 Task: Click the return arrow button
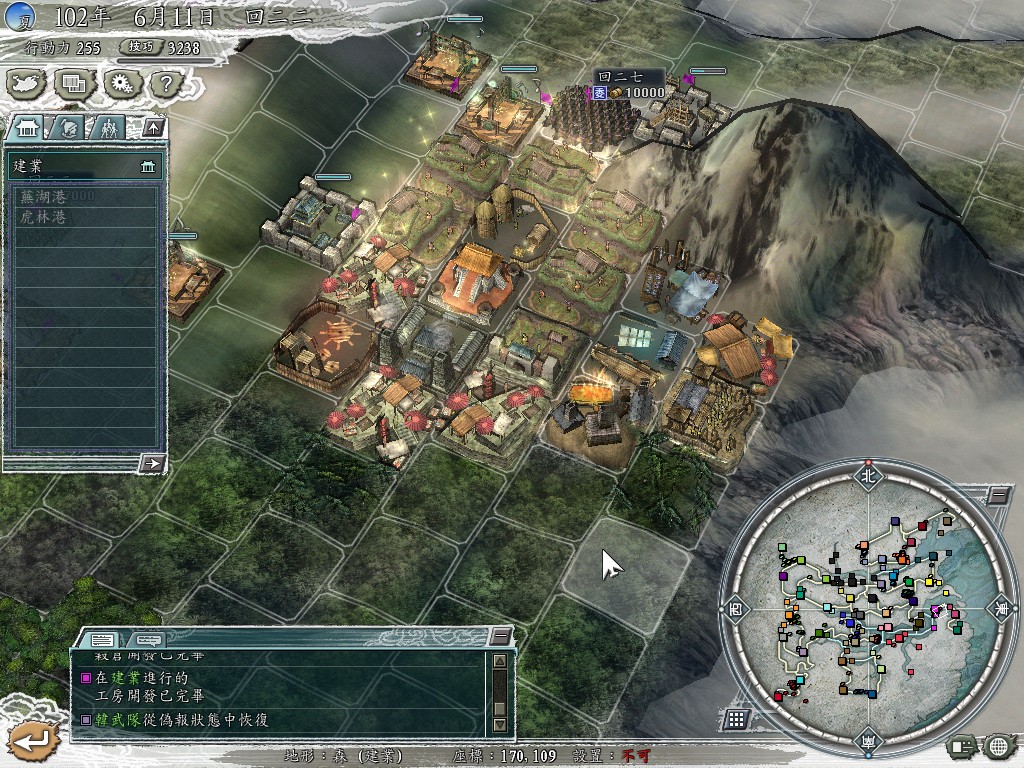(33, 740)
